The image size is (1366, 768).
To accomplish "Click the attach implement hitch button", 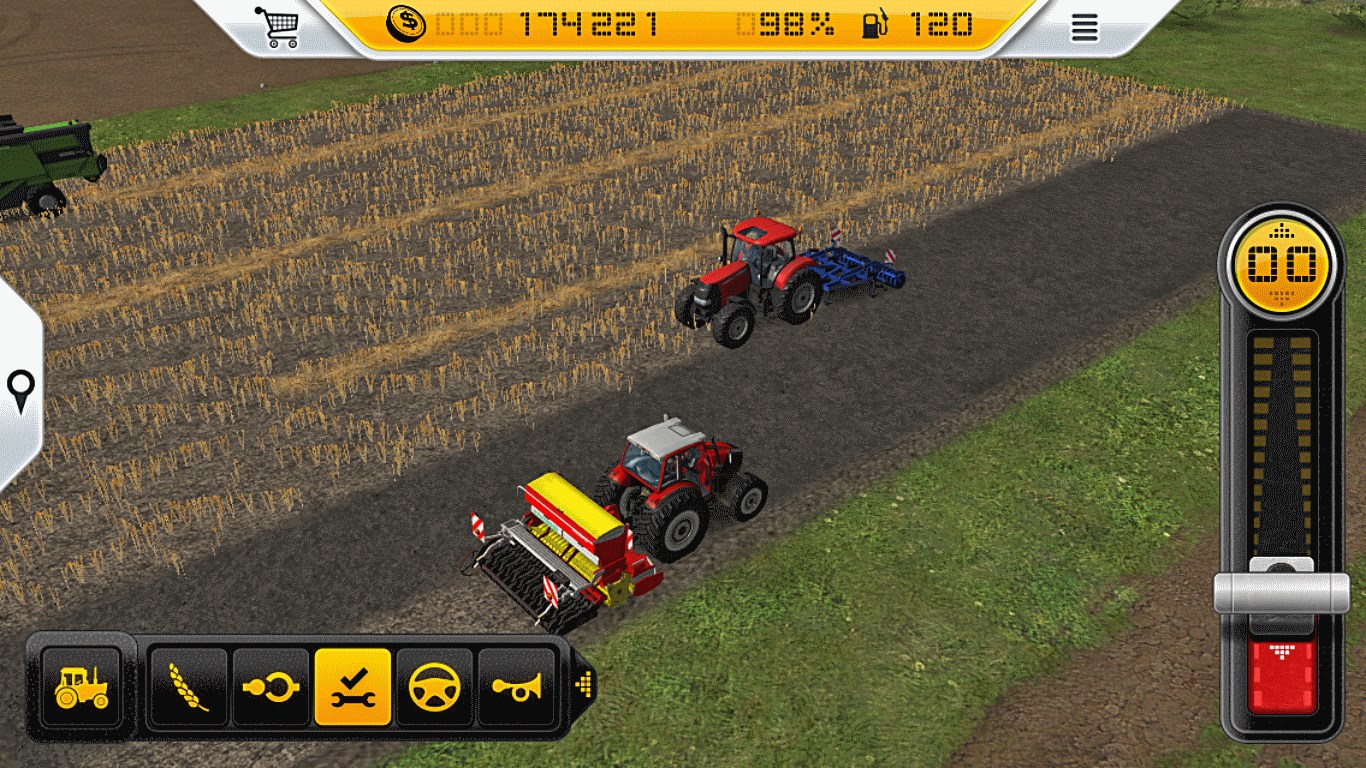I will coord(270,686).
